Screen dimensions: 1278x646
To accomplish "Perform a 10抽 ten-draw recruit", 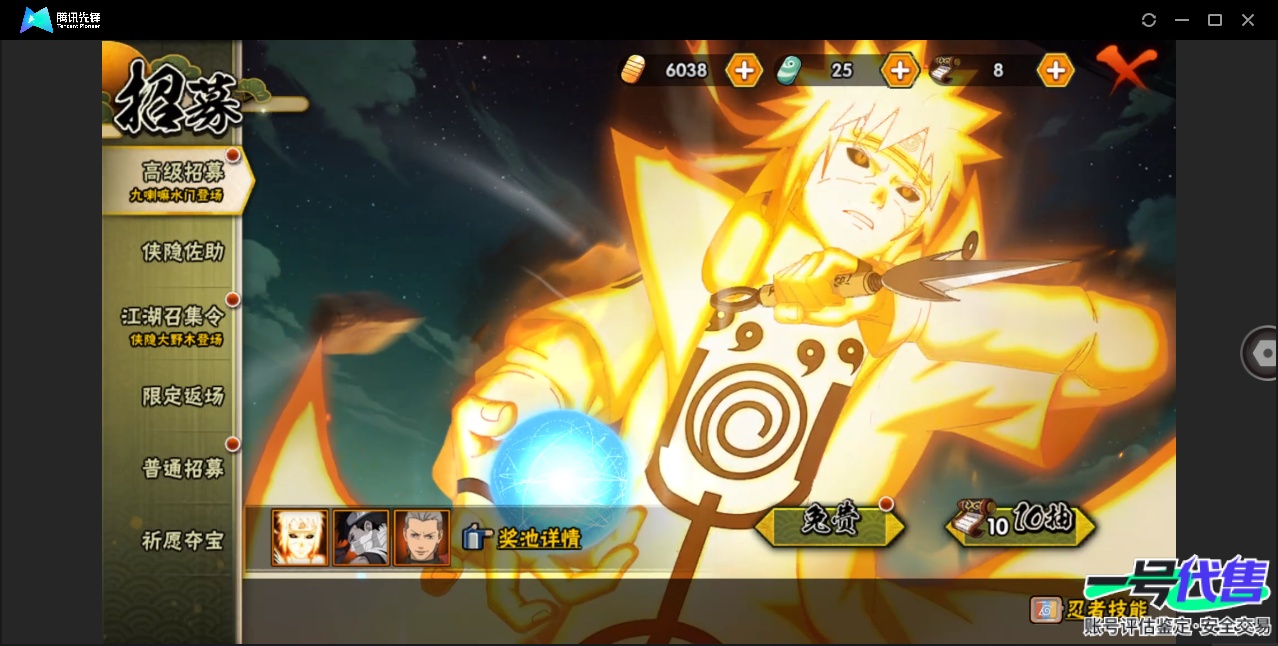I will click(1020, 523).
